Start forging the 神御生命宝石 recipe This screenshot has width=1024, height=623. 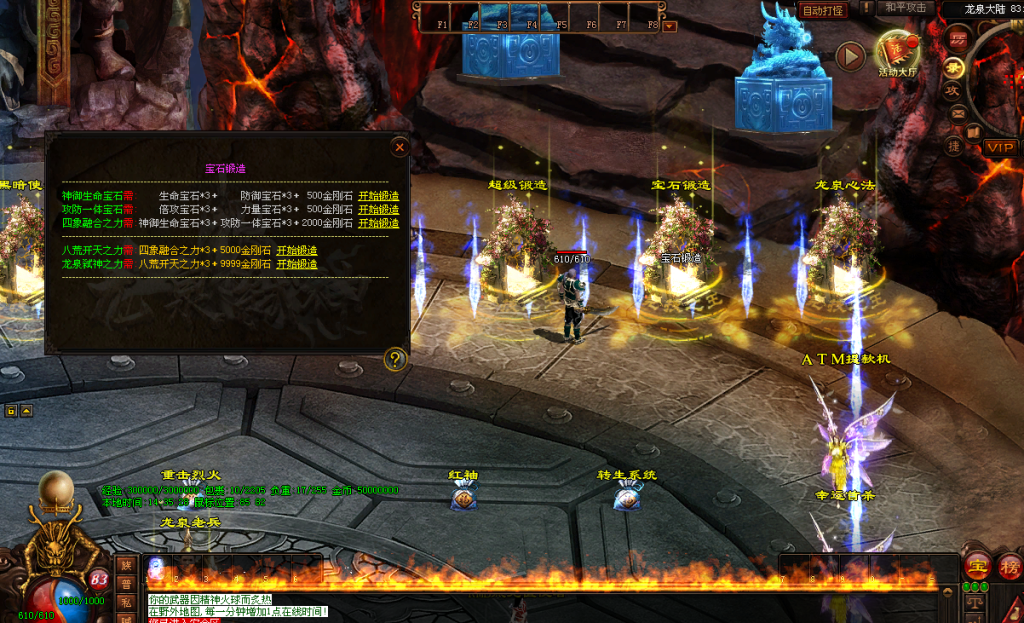[378, 196]
